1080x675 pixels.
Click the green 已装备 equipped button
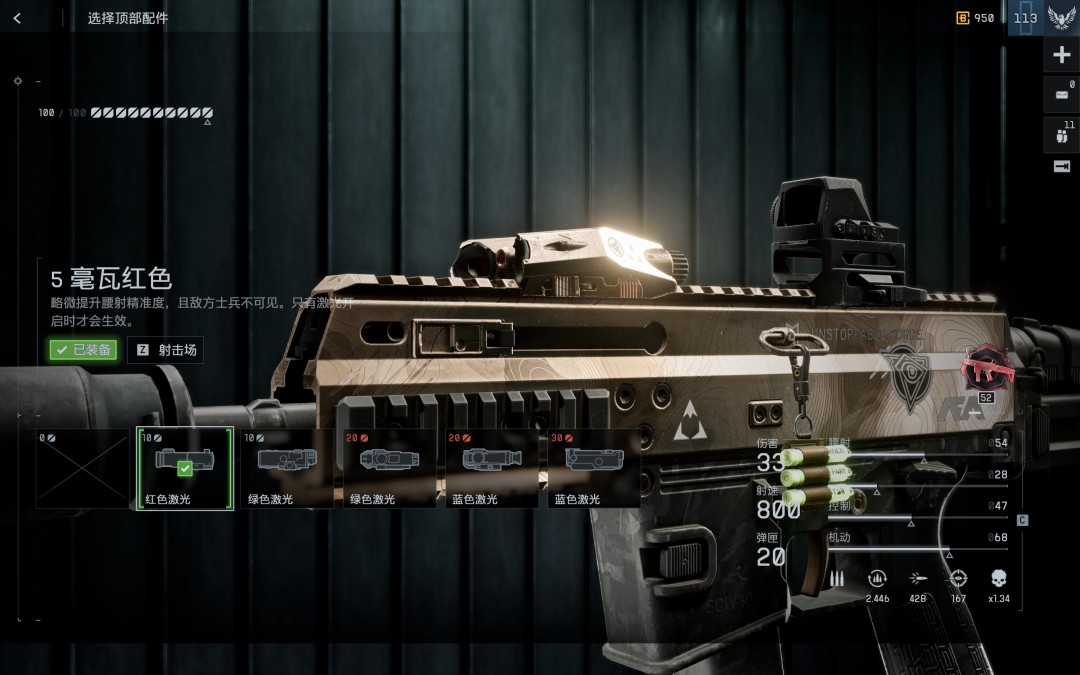pos(83,350)
